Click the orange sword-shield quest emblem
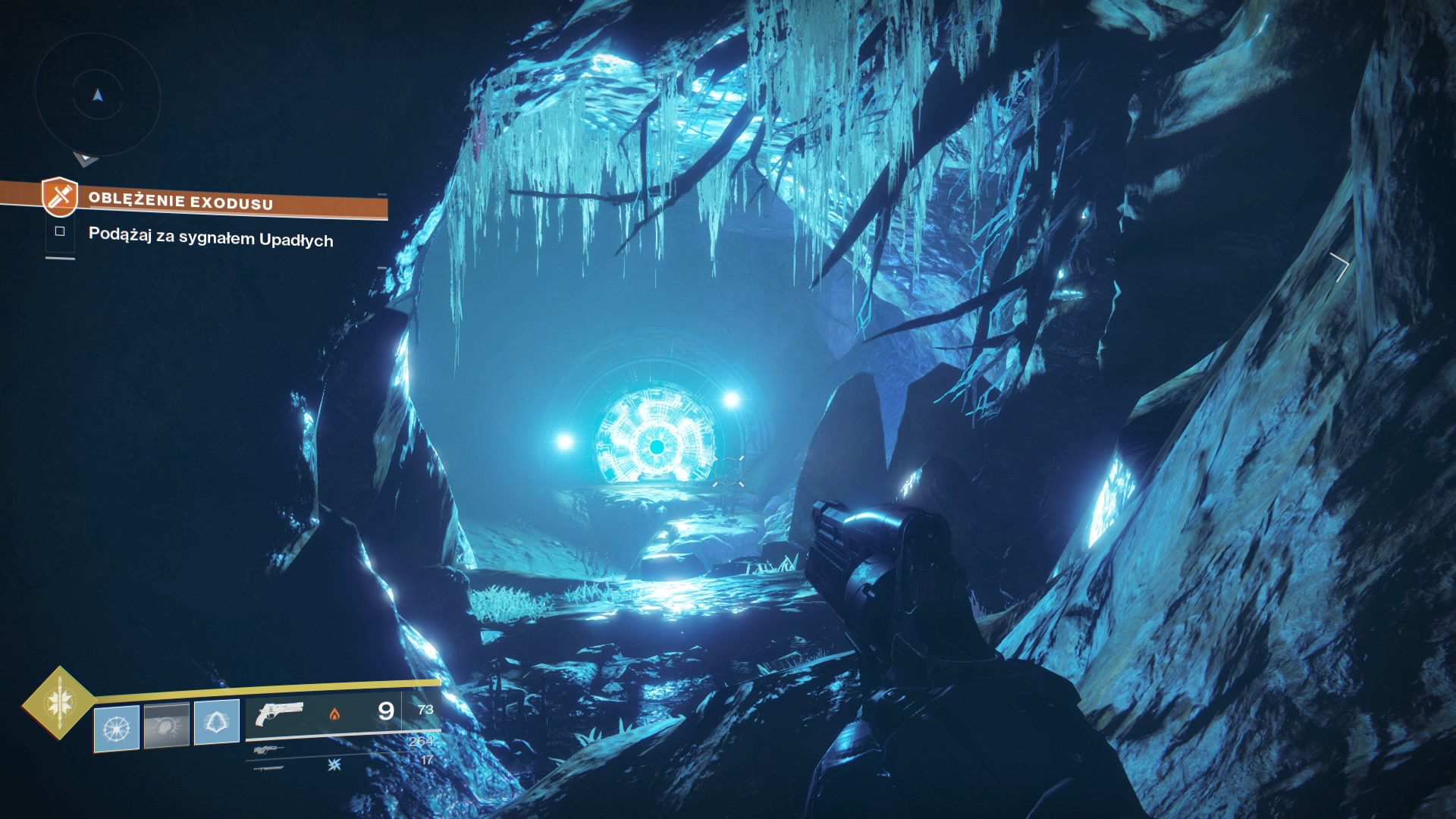This screenshot has height=819, width=1456. click(60, 196)
